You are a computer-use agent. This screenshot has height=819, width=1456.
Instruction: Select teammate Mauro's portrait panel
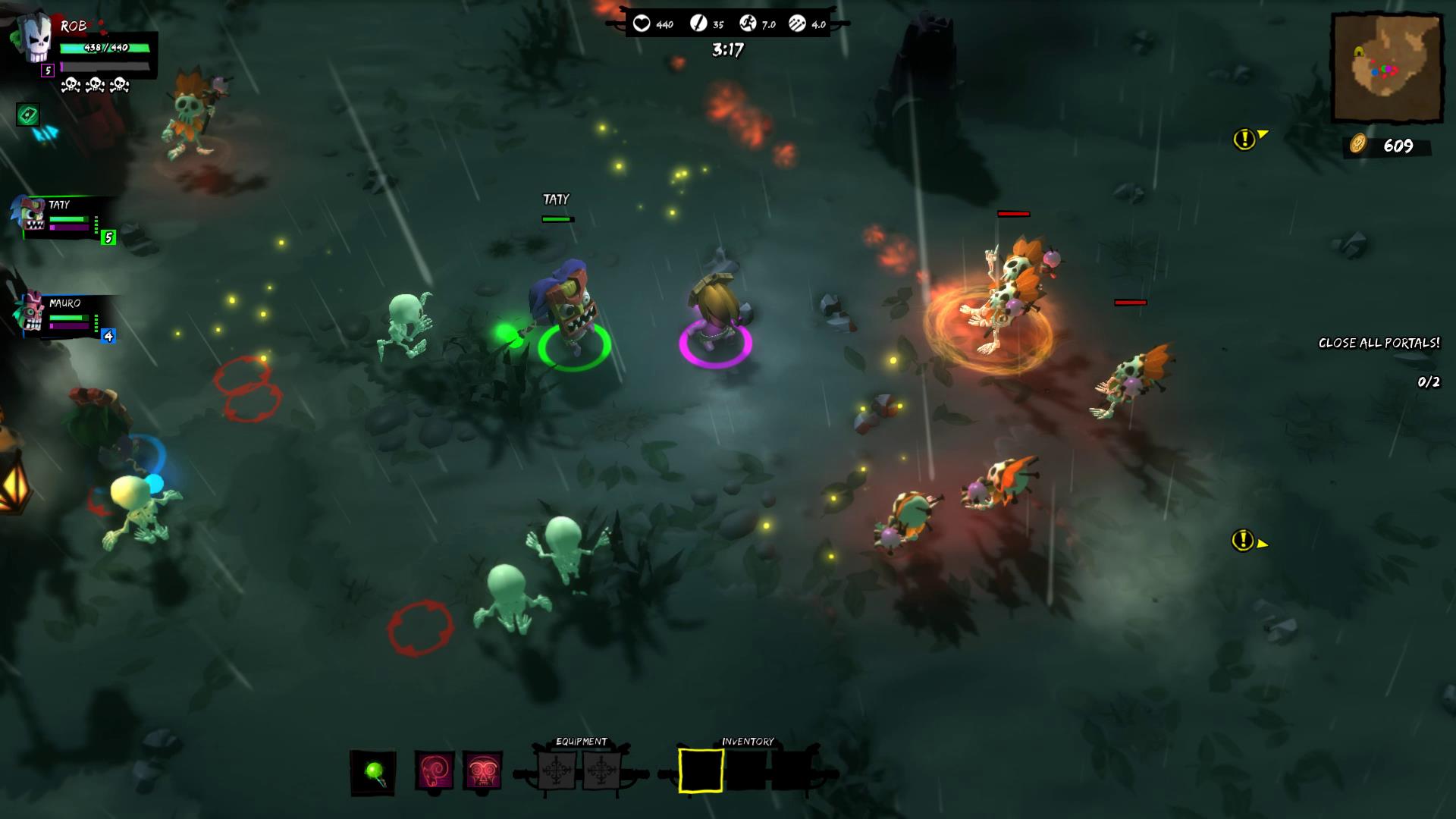point(61,315)
